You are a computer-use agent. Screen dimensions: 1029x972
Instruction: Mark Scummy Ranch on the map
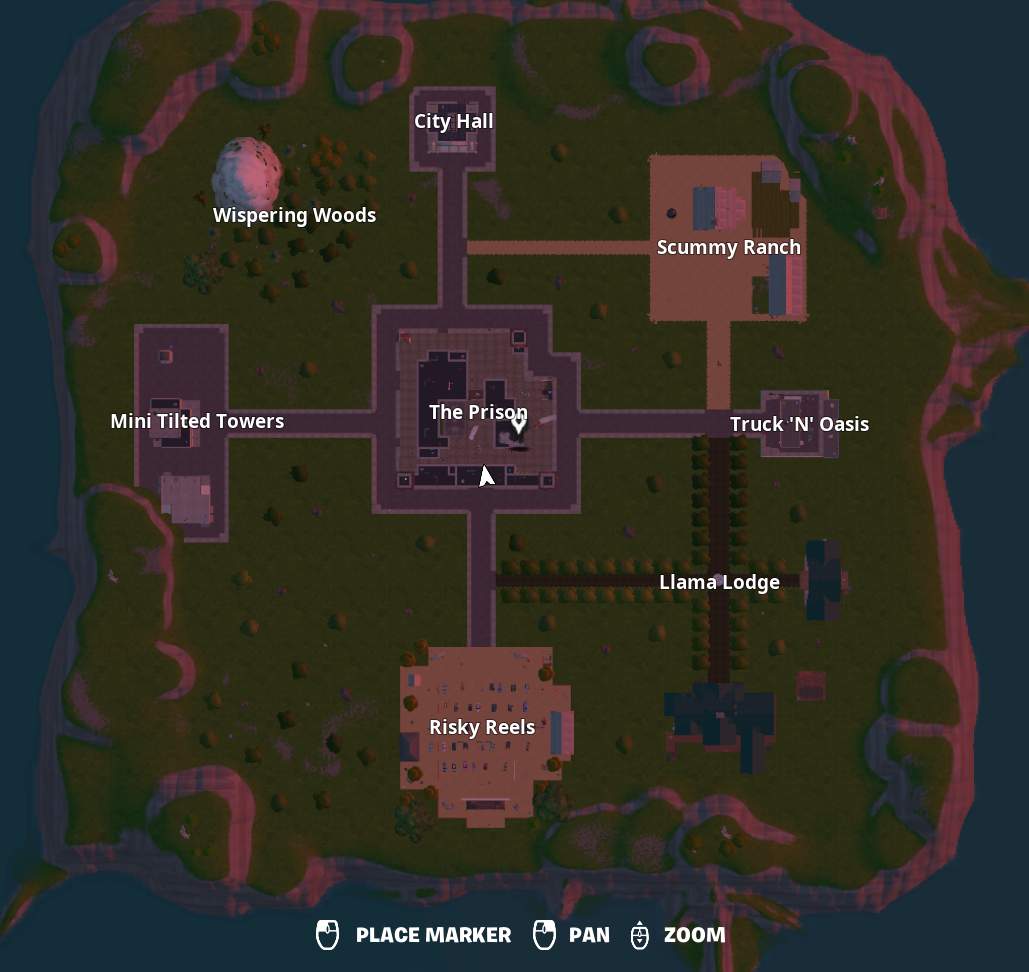tap(728, 248)
